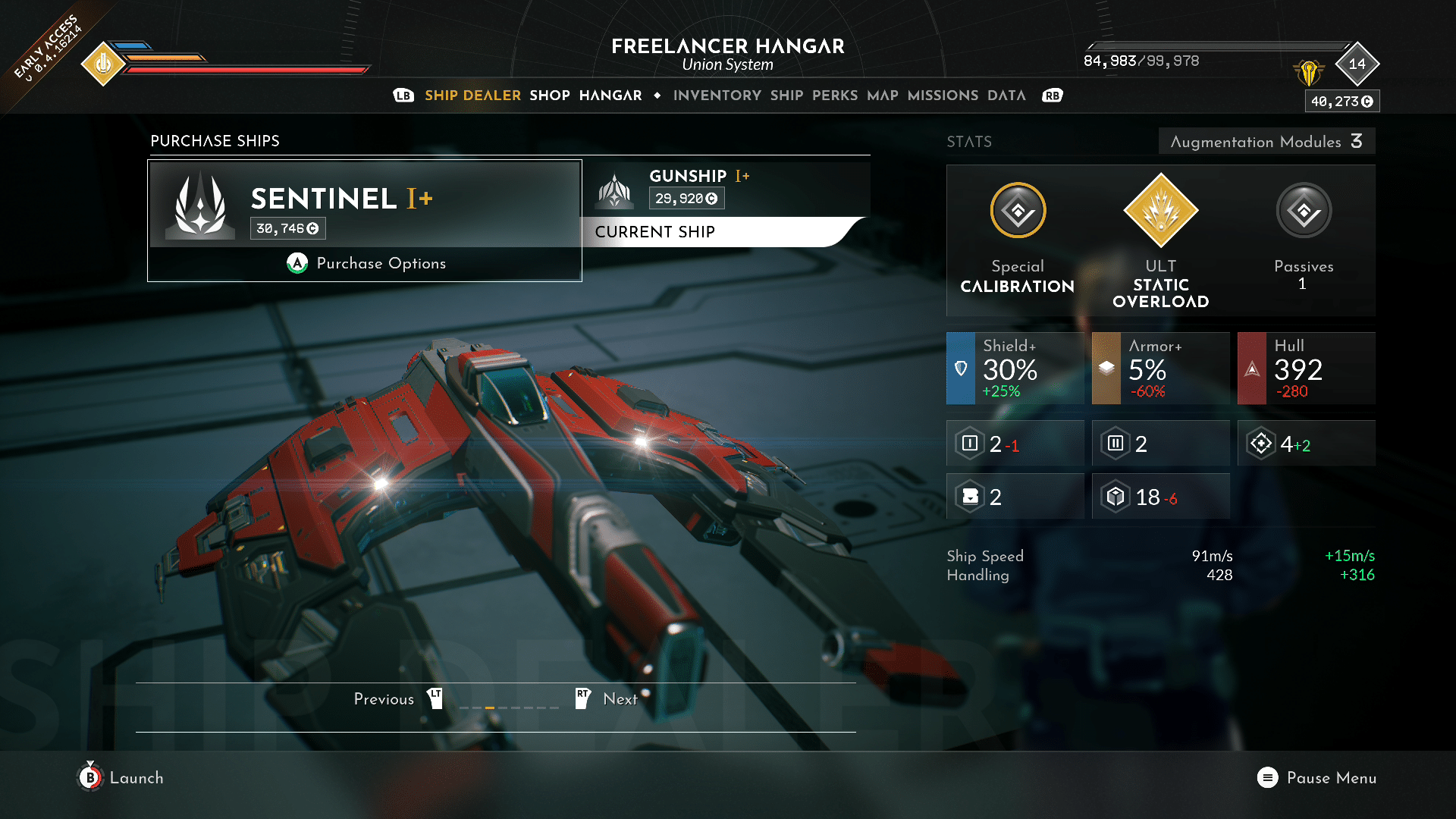View the Passives ability icon
The width and height of the screenshot is (1456, 819).
(1303, 212)
